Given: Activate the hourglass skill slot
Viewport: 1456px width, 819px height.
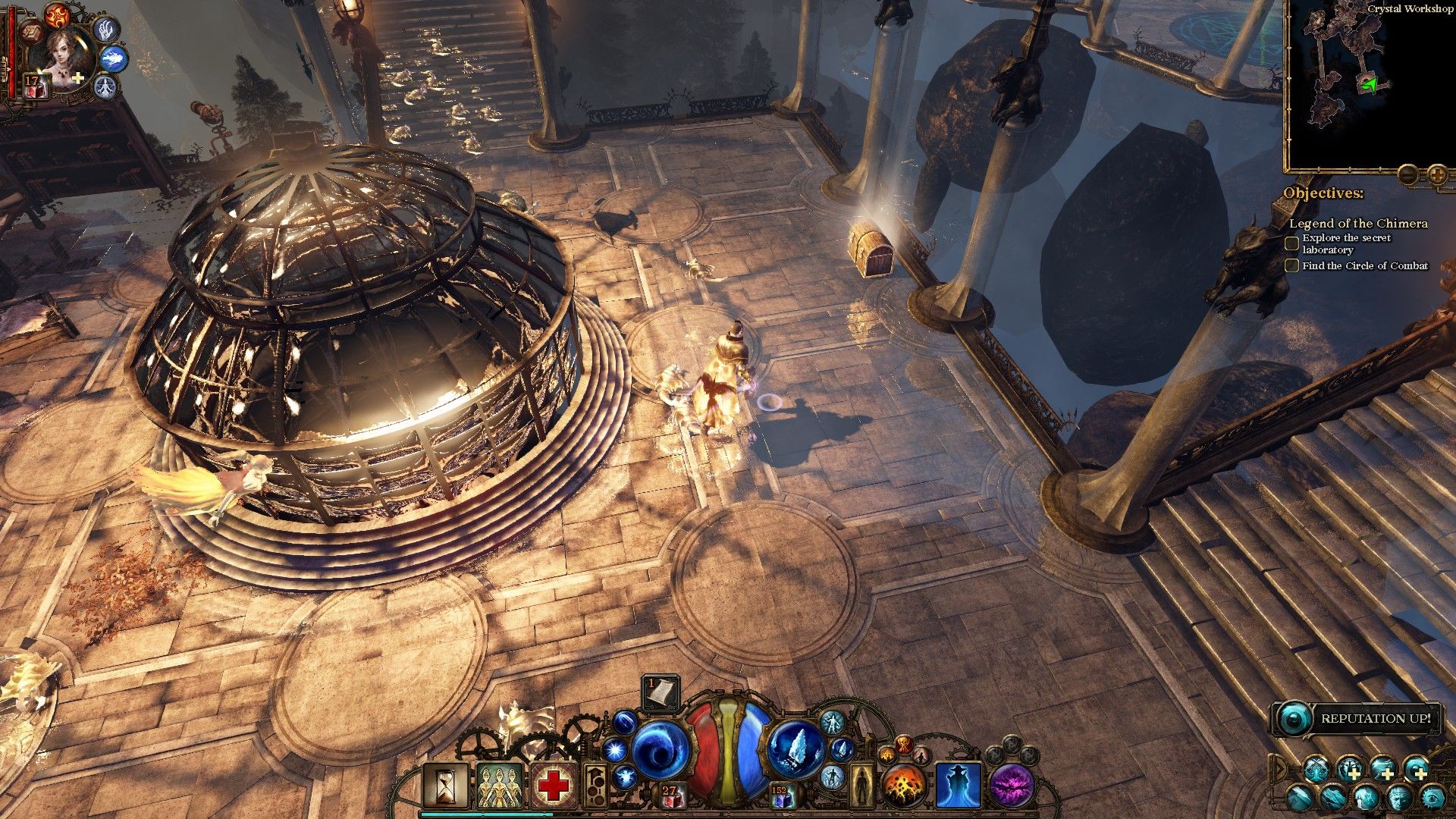Looking at the screenshot, I should click(445, 785).
